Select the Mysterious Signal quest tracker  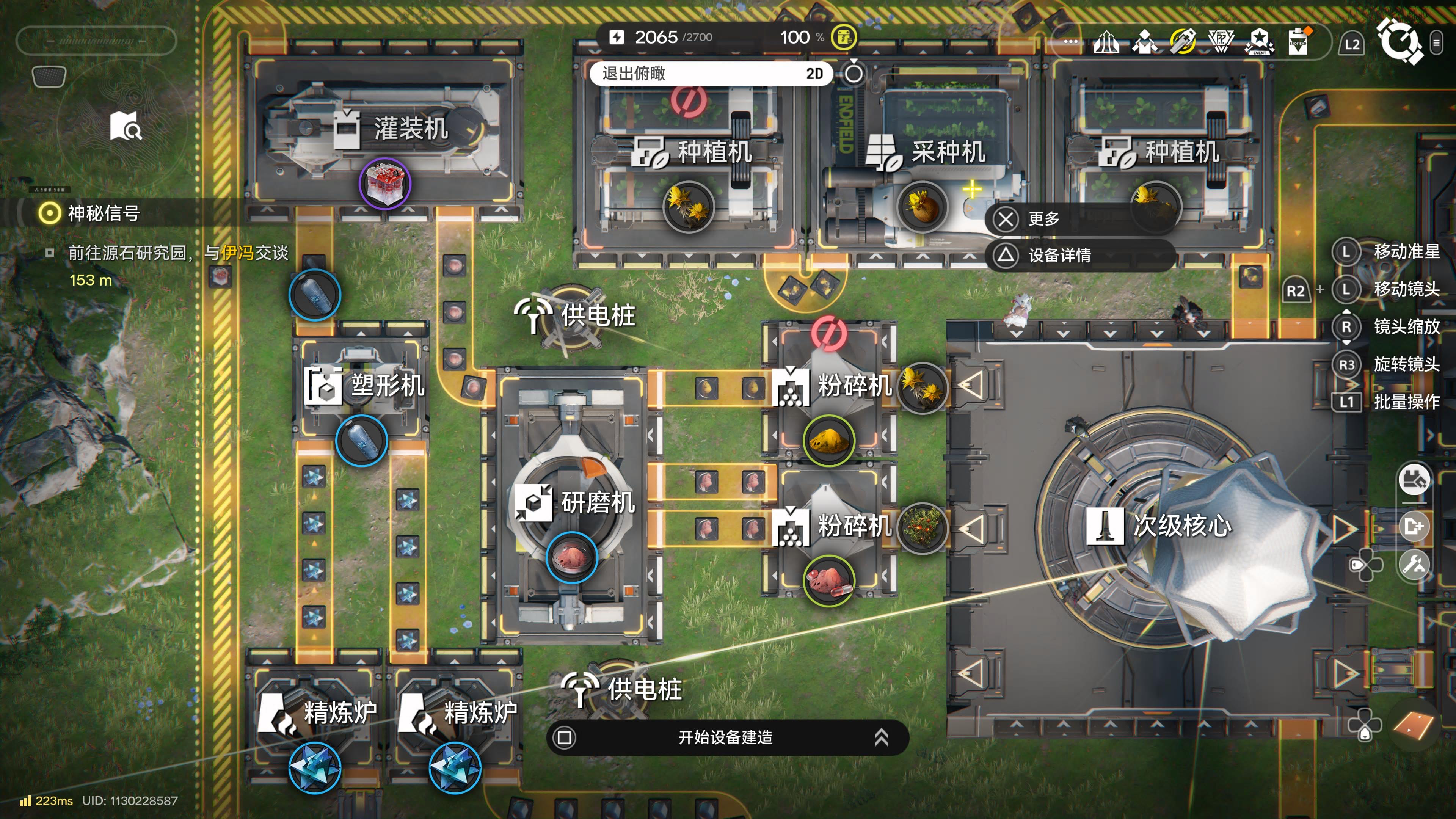tap(103, 213)
